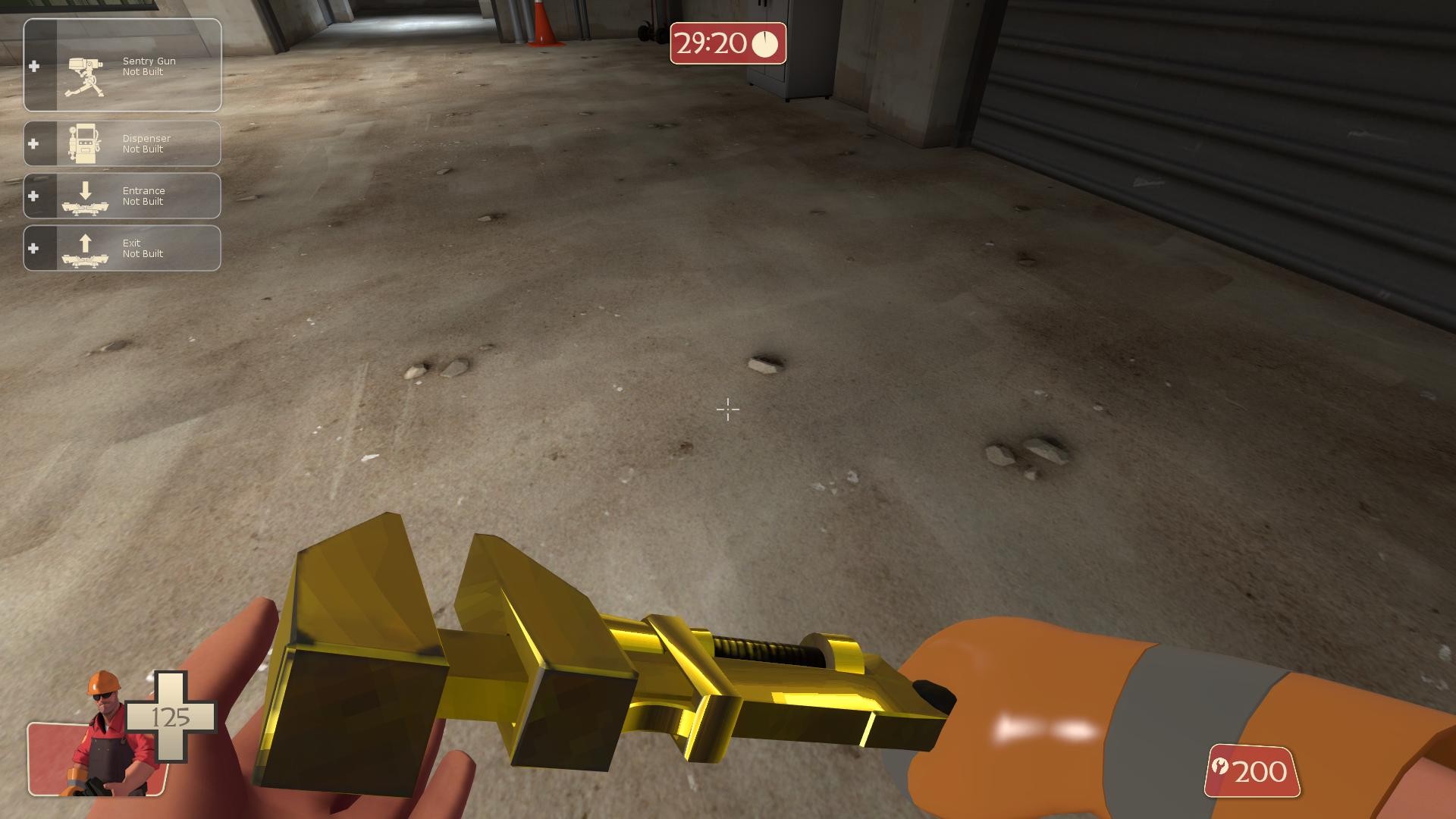Viewport: 1456px width, 819px height.
Task: Toggle the plus sign on the Sentry Gun panel
Action: coord(33,66)
